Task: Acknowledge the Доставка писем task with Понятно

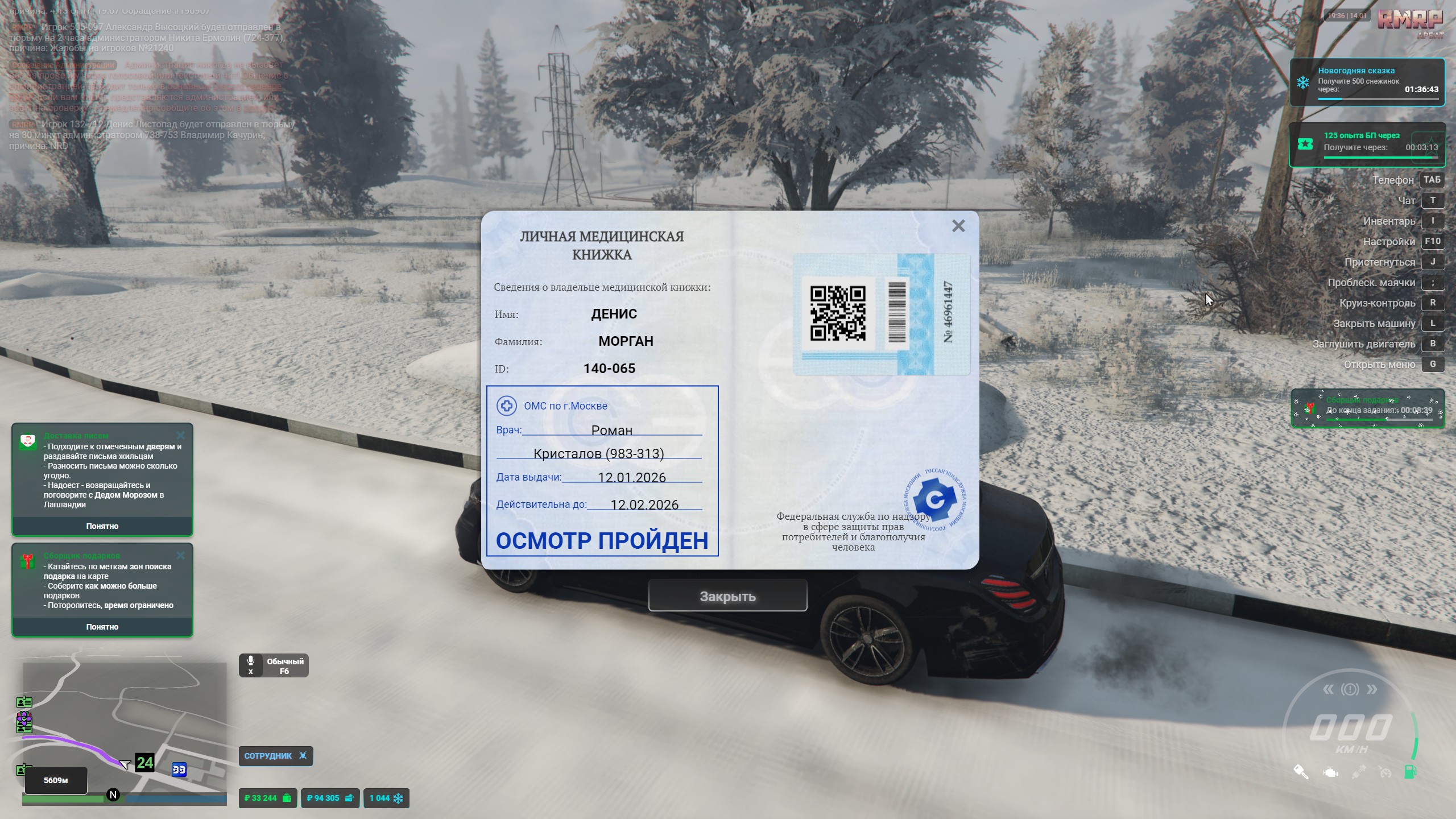Action: point(102,526)
